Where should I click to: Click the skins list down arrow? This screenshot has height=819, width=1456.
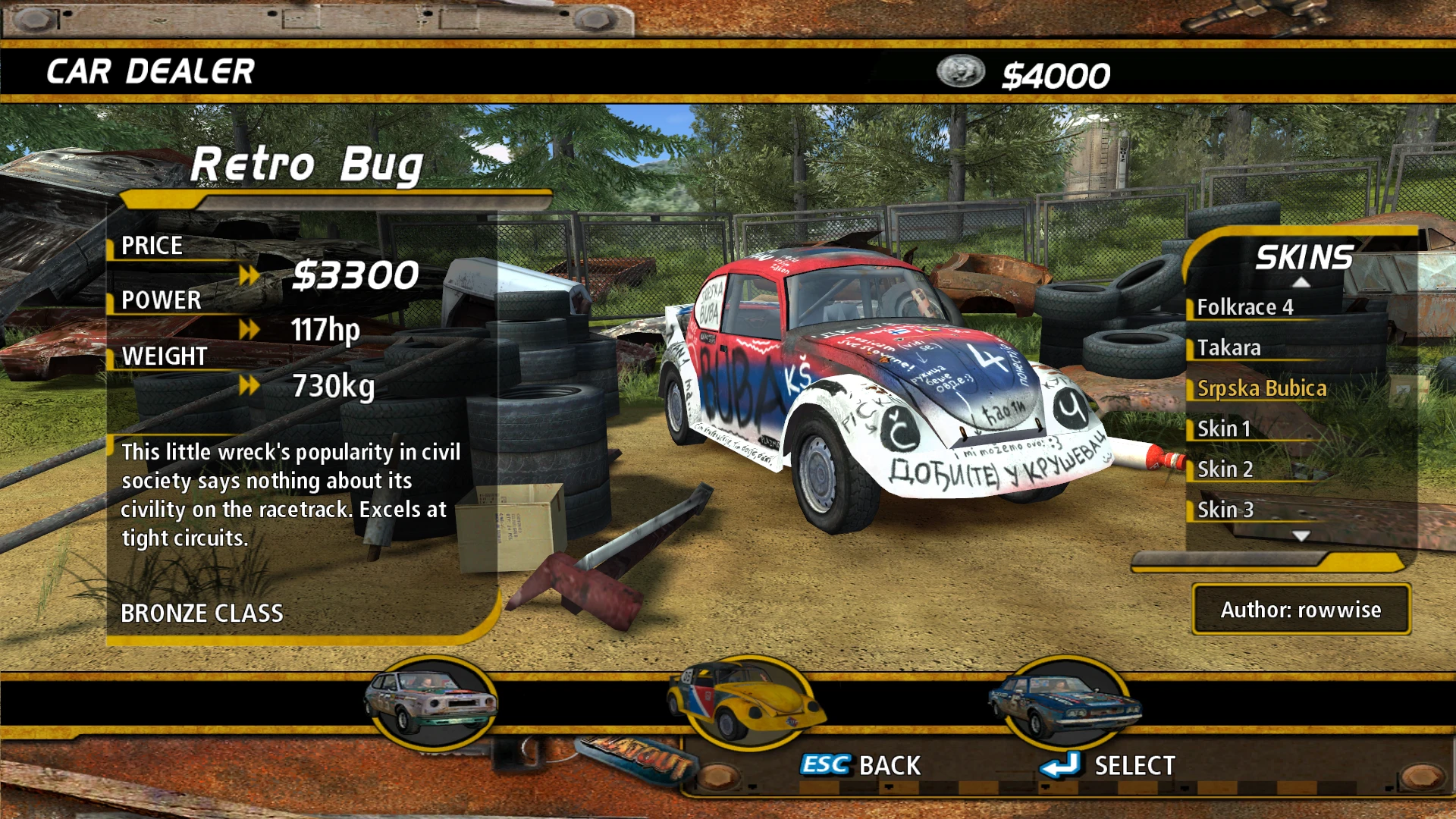click(1301, 536)
